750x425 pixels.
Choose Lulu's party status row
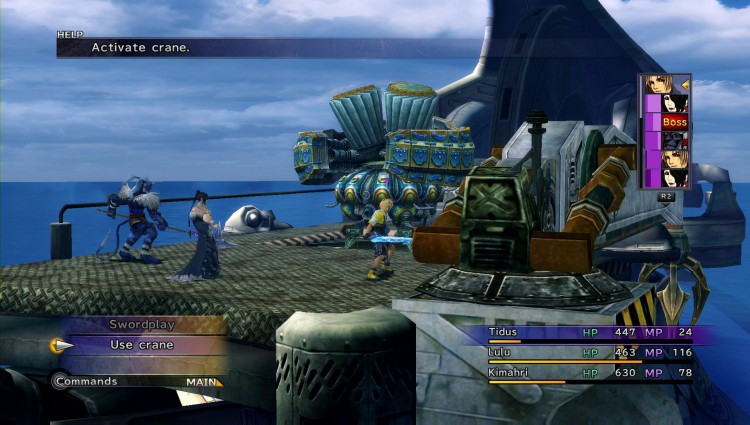click(x=588, y=353)
